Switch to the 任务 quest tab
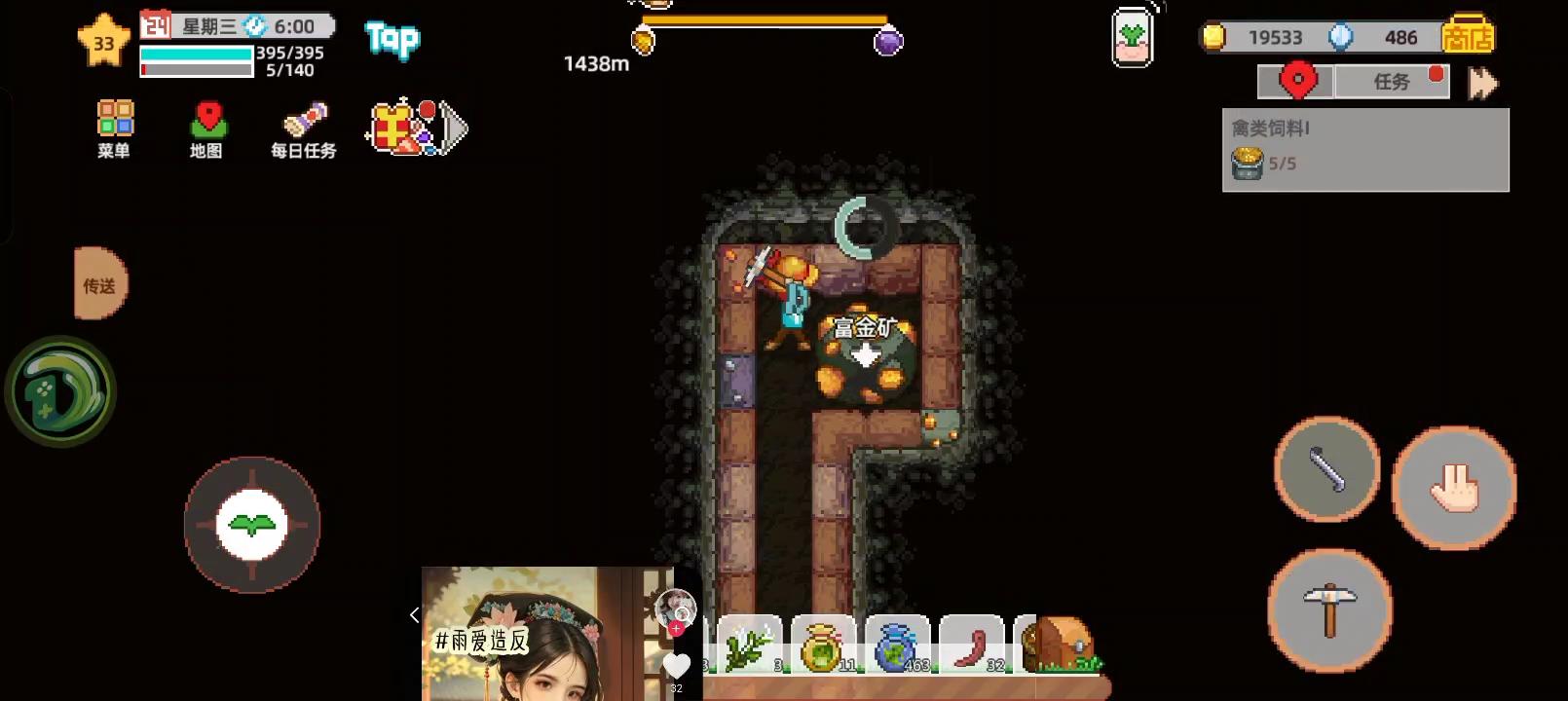Viewport: 1568px width, 701px height. [1392, 81]
